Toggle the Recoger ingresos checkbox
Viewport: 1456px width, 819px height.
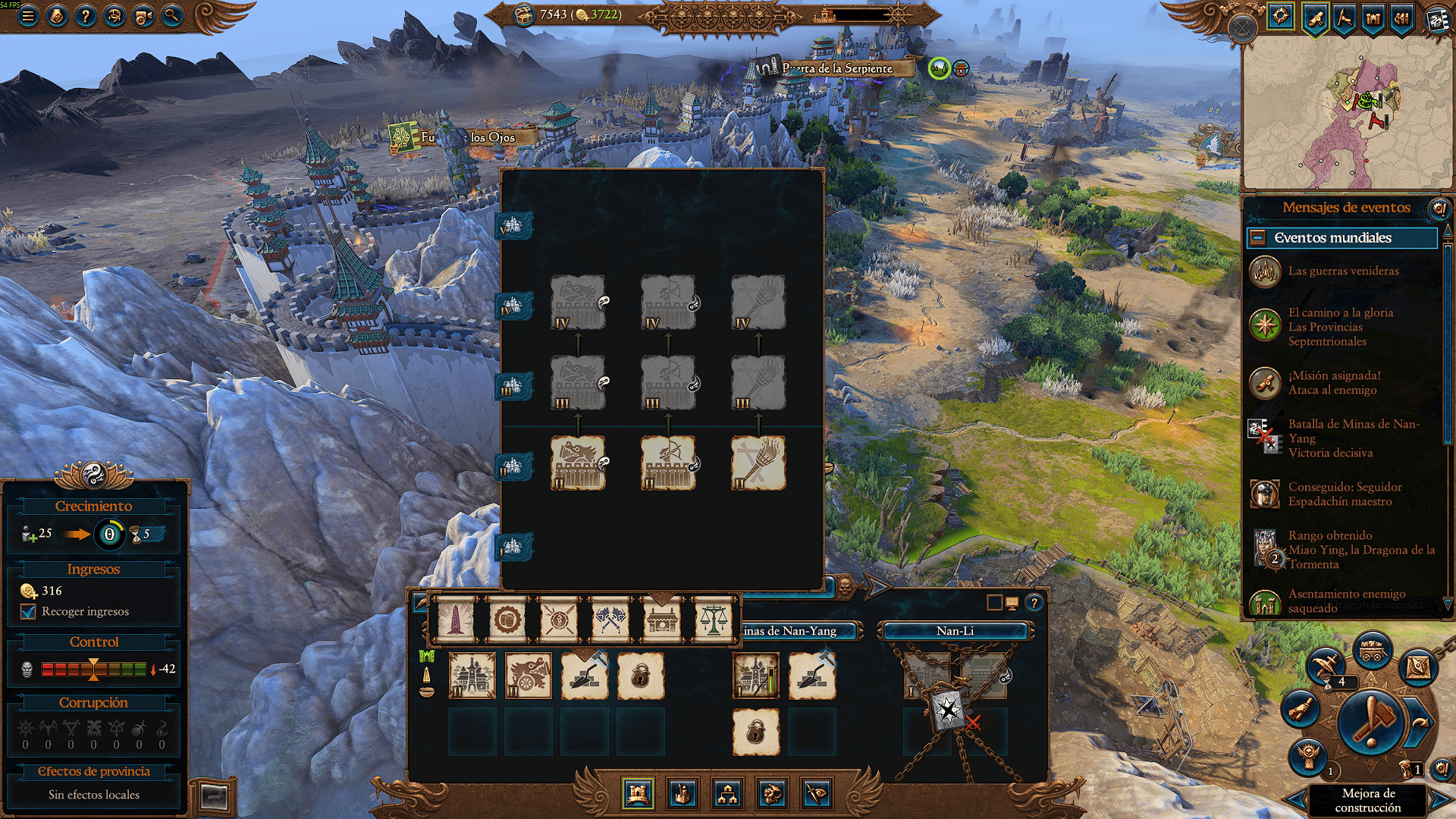pyautogui.click(x=29, y=612)
